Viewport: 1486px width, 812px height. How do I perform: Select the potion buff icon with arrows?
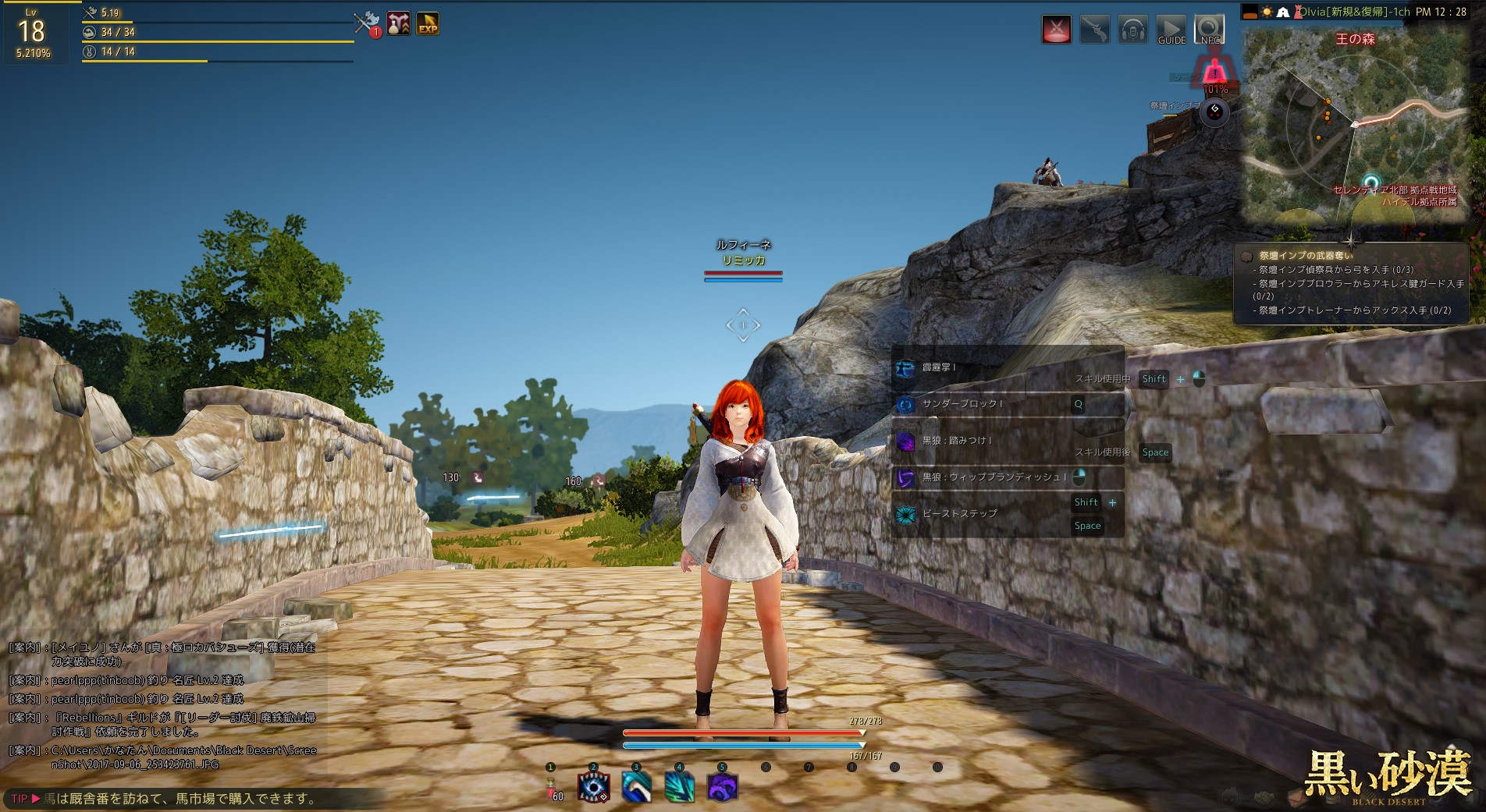398,24
